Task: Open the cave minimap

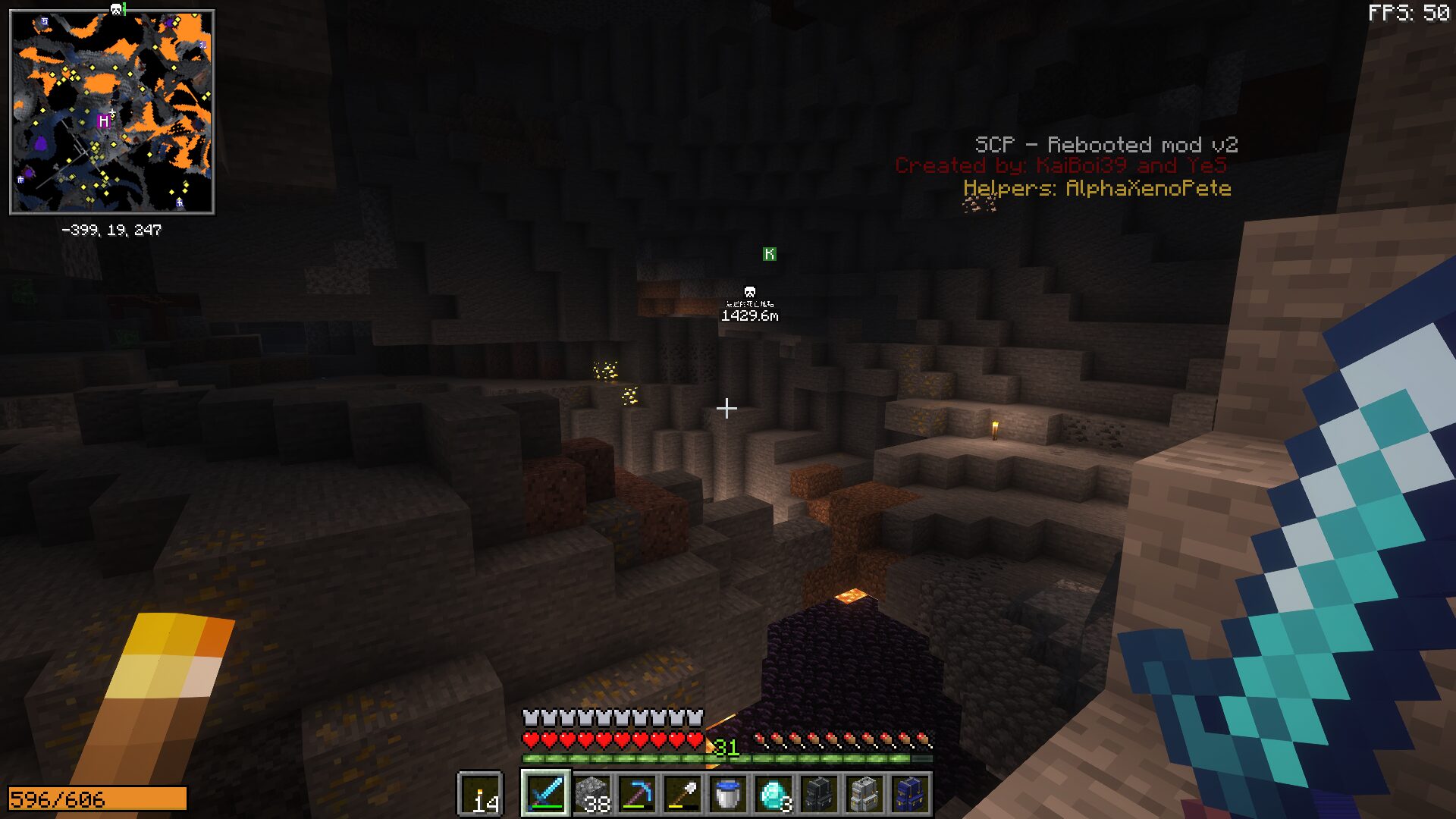Action: [112, 111]
